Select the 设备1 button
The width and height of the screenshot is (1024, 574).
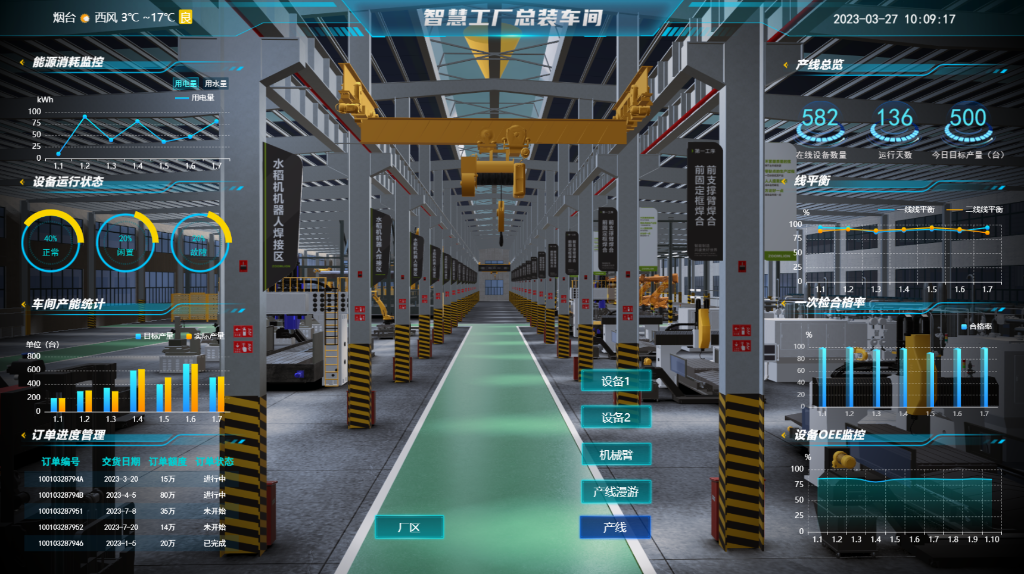(616, 381)
